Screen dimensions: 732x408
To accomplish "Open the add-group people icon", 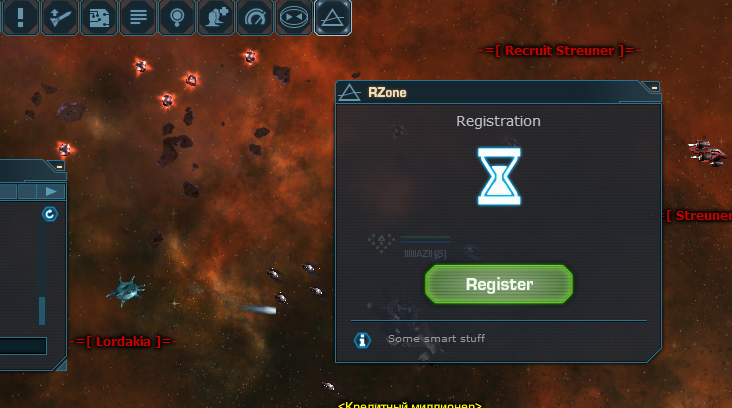I will (x=217, y=16).
